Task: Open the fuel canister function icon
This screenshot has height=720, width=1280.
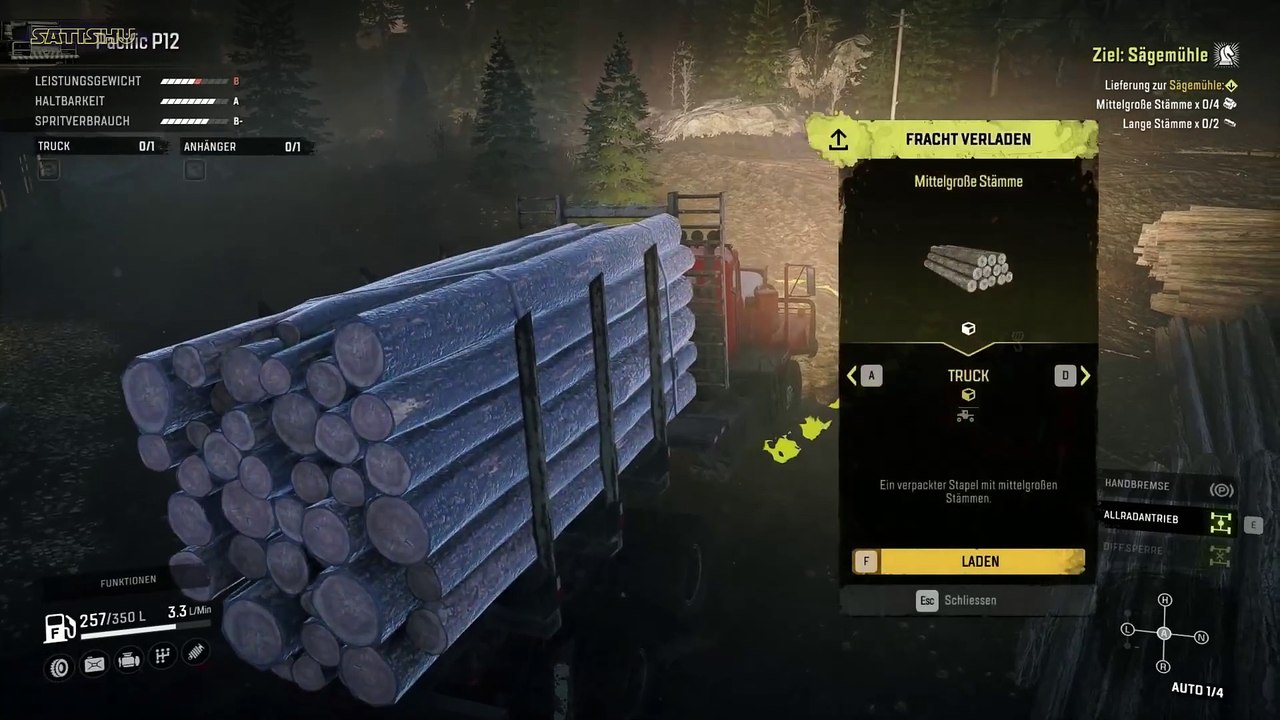Action: 94,663
